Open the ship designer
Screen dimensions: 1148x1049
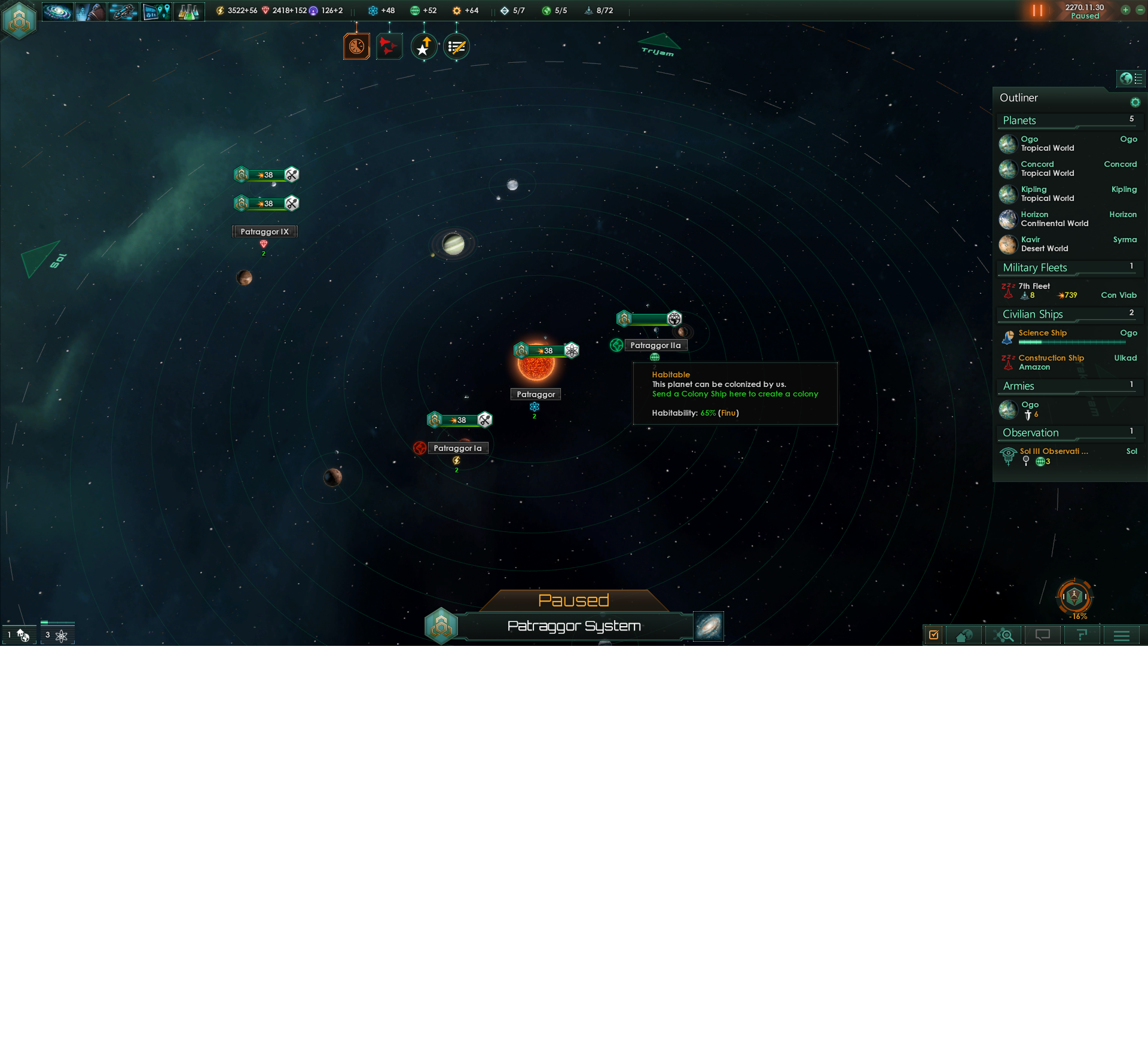coord(123,10)
